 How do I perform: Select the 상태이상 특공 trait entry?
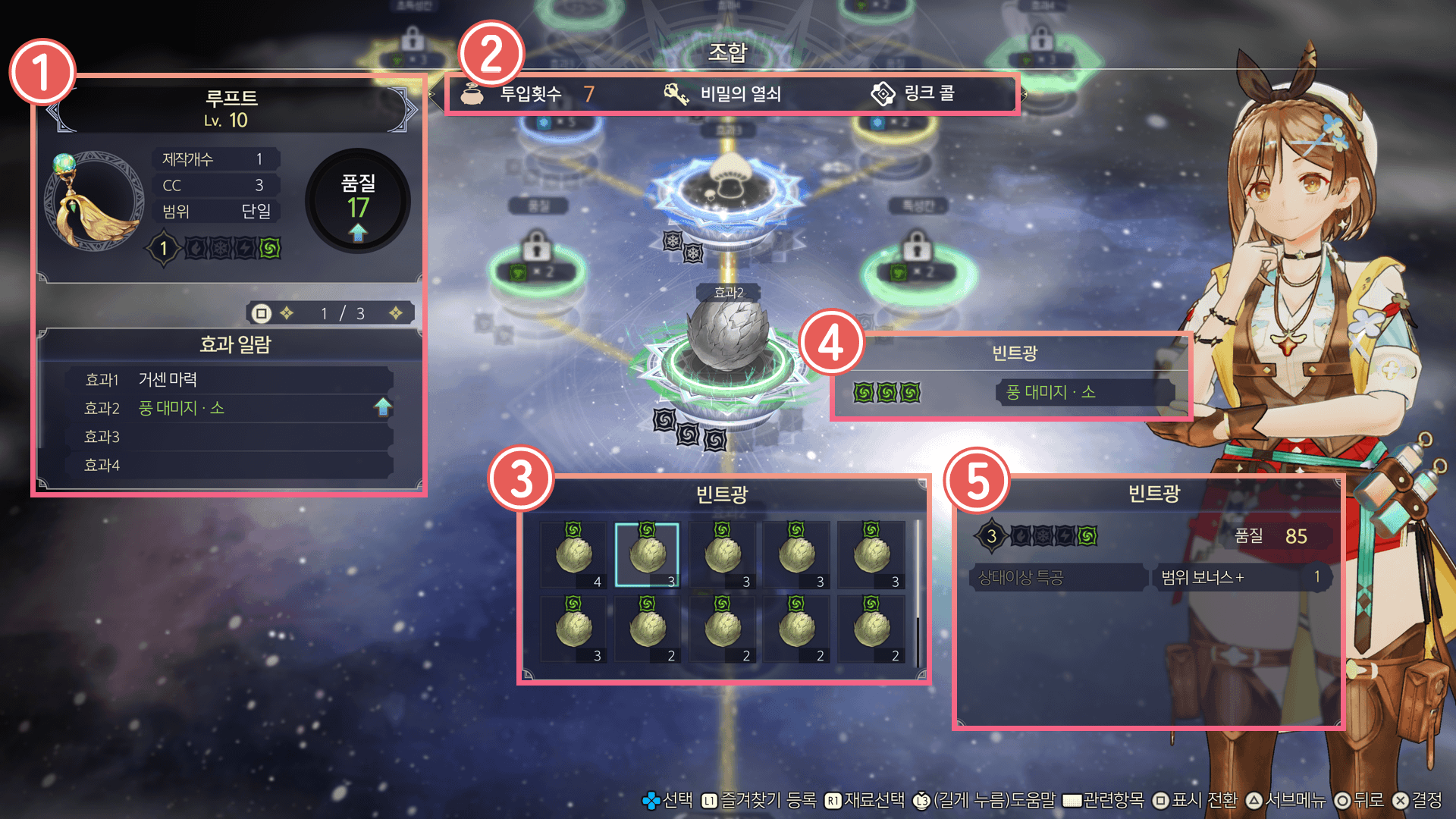pos(1058,577)
